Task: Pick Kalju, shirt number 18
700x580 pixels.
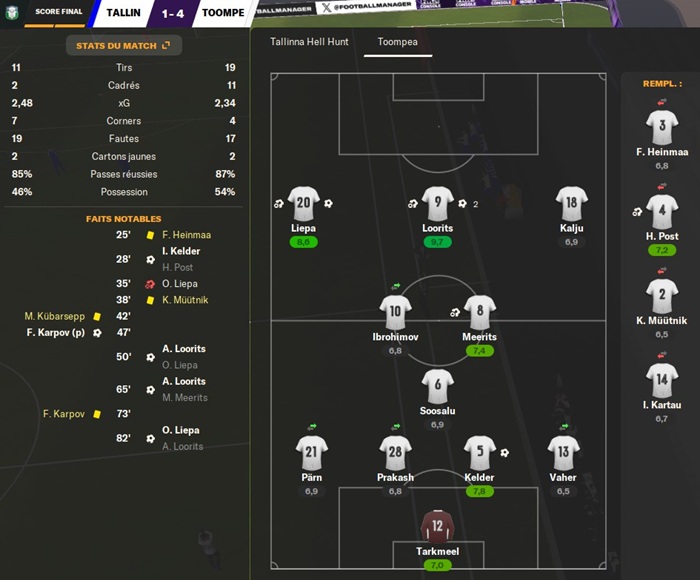Action: click(x=571, y=204)
